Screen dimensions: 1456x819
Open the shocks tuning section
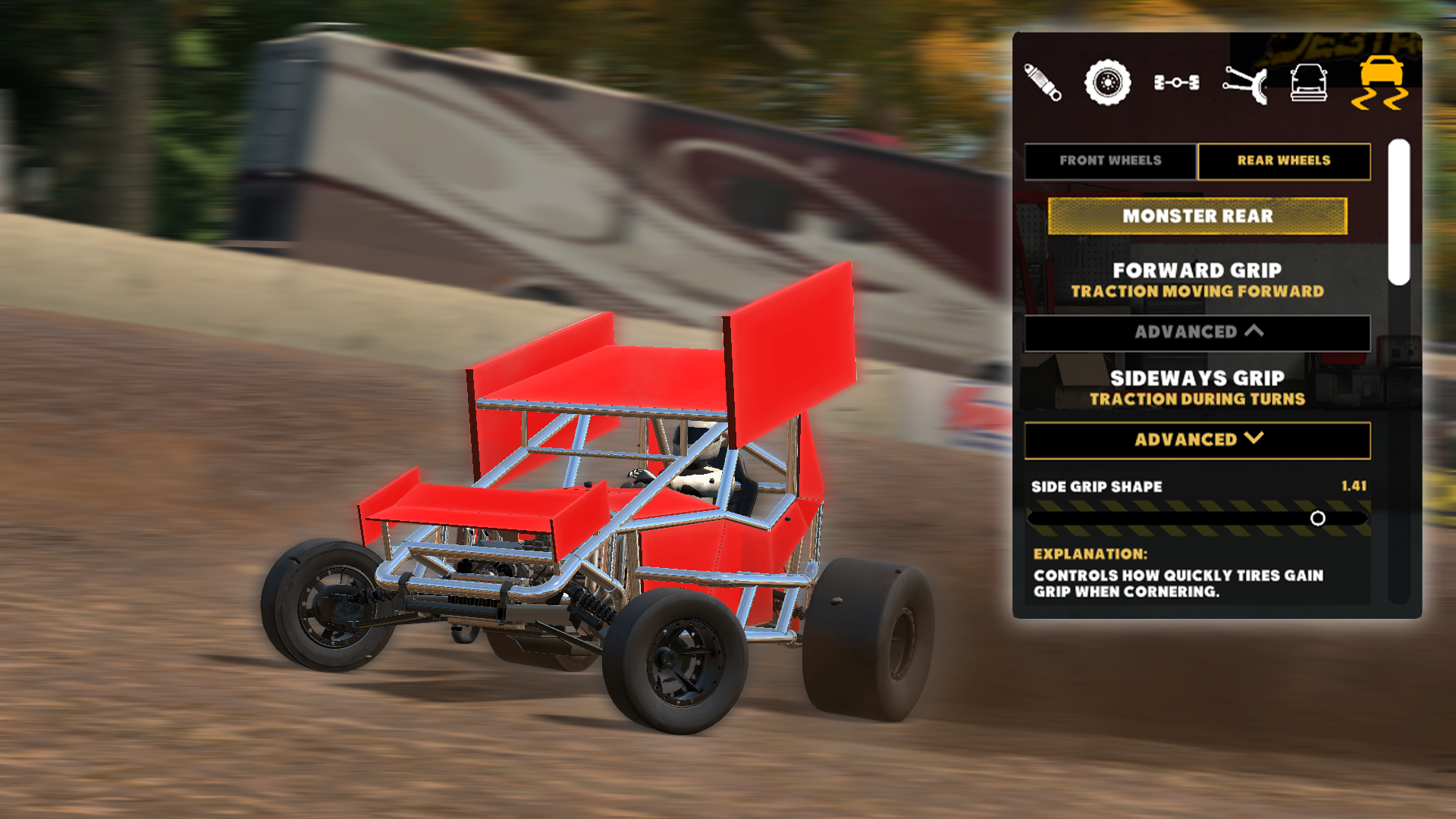[x=1044, y=83]
